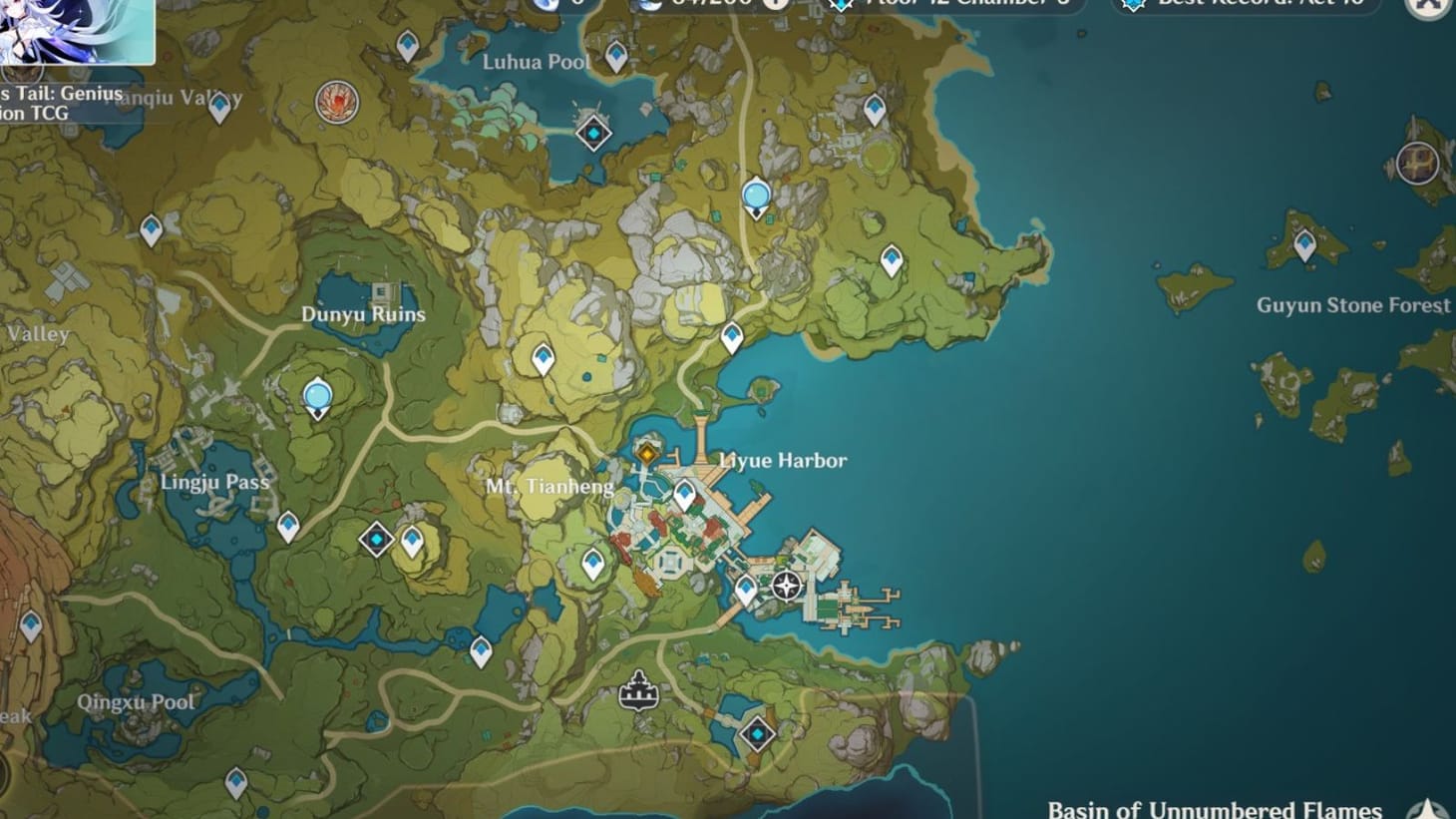Select the teleport waypoint at Lingju Pass

pyautogui.click(x=287, y=523)
